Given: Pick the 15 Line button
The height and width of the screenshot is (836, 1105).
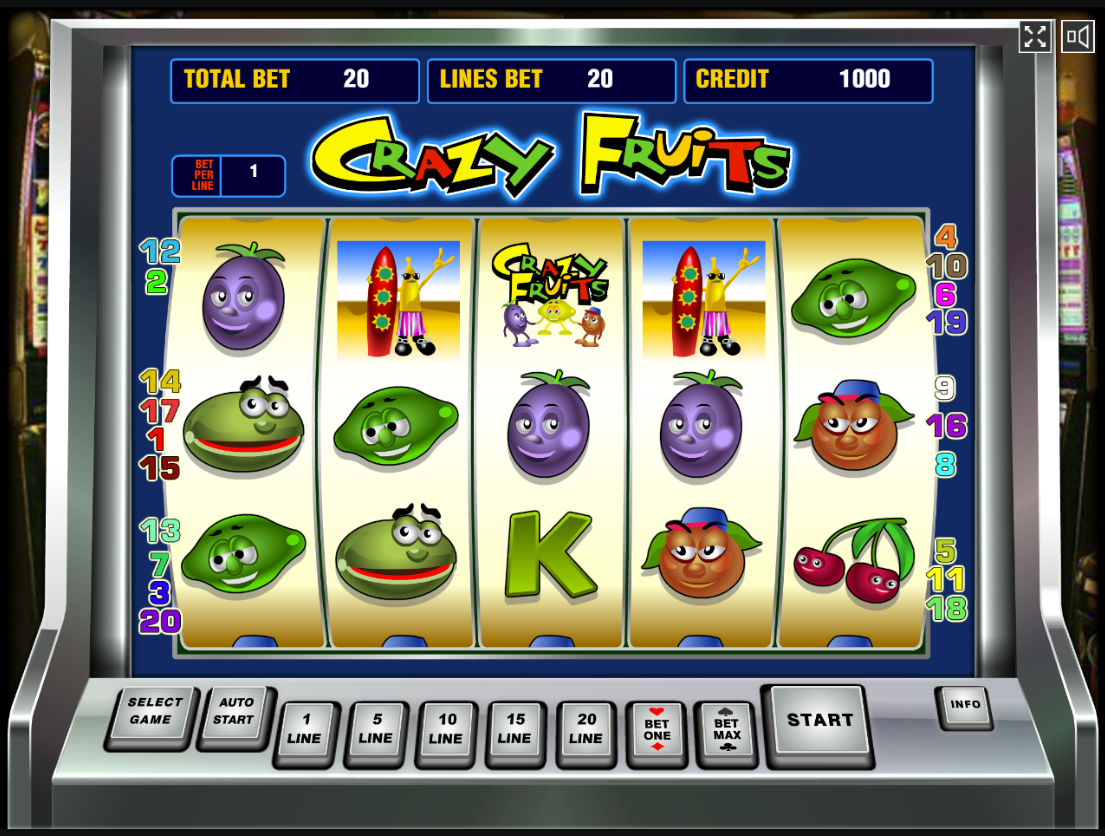Looking at the screenshot, I should pos(515,730).
